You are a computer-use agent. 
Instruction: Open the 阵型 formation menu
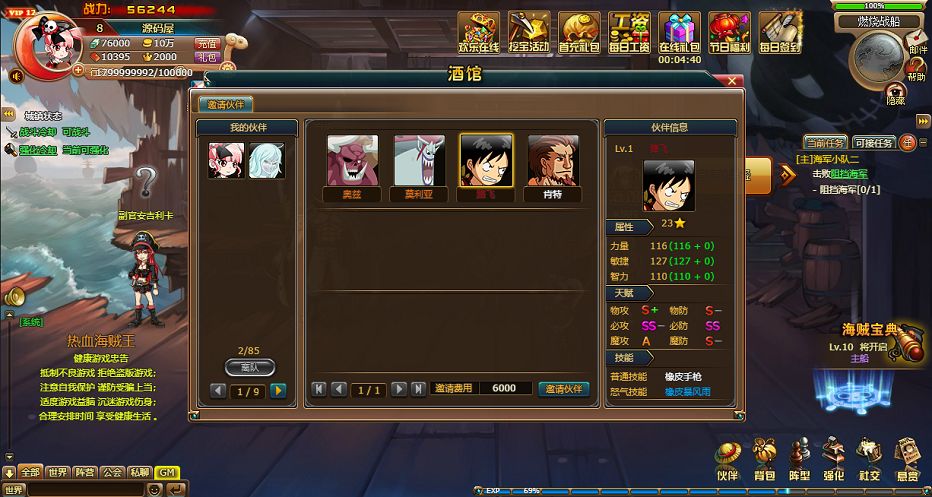(799, 459)
